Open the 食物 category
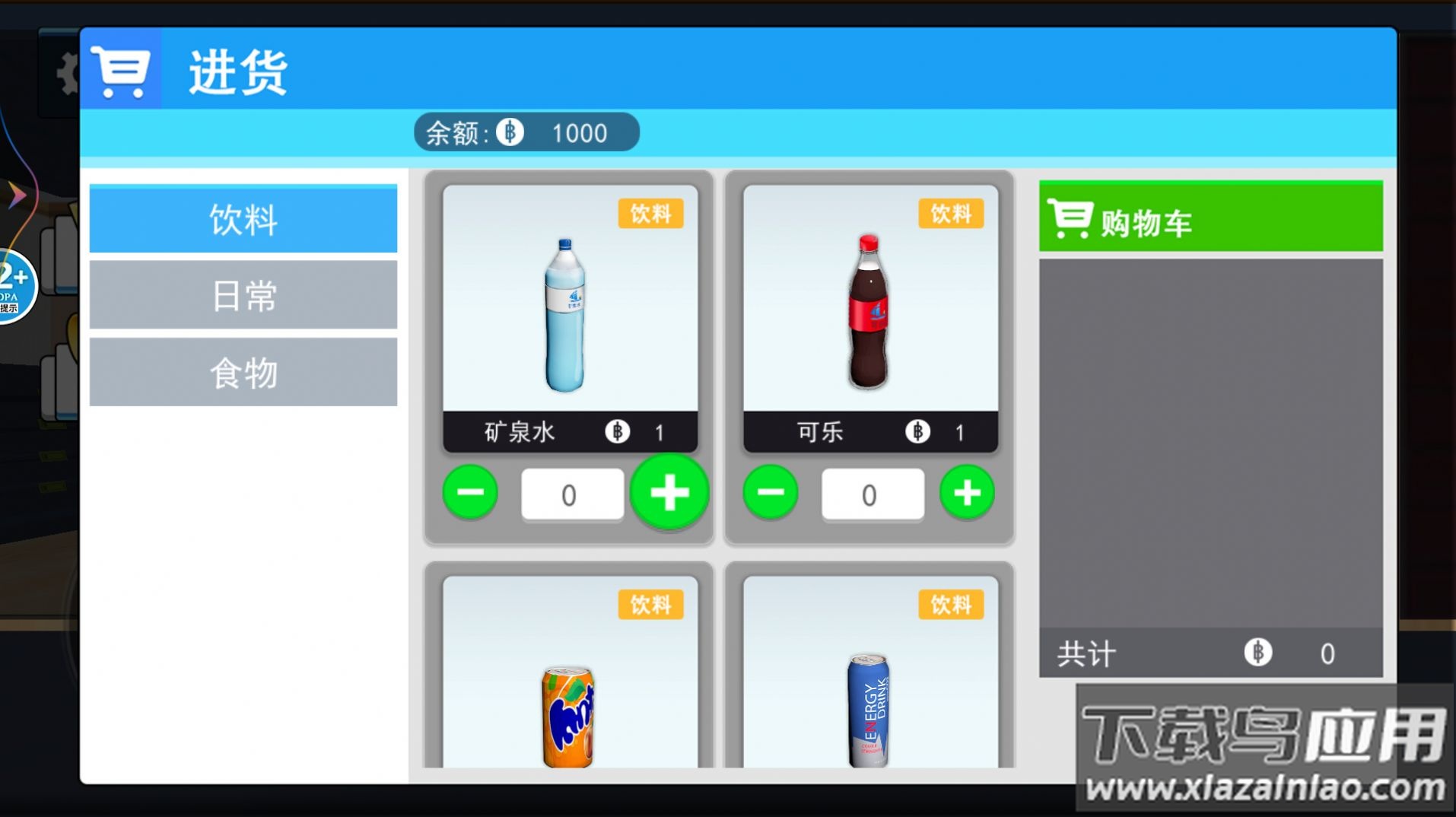The height and width of the screenshot is (817, 1456). pyautogui.click(x=243, y=372)
